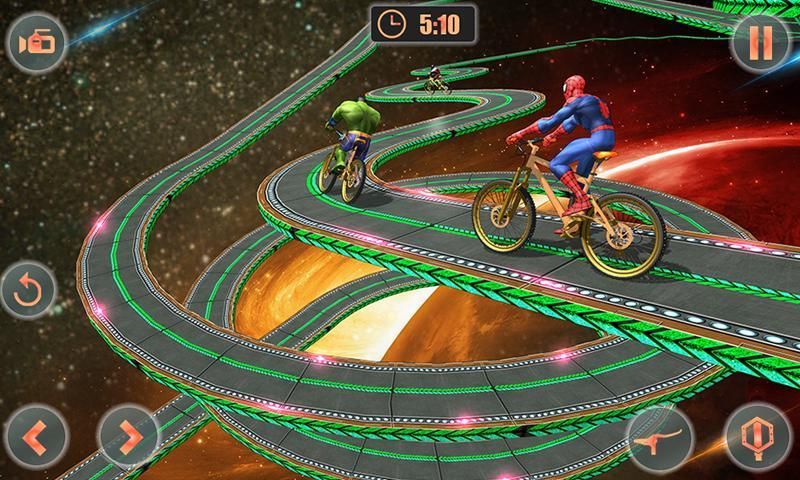This screenshot has height=480, width=800.
Task: Tap the accelerate pedal button
Action: pyautogui.click(x=756, y=438)
